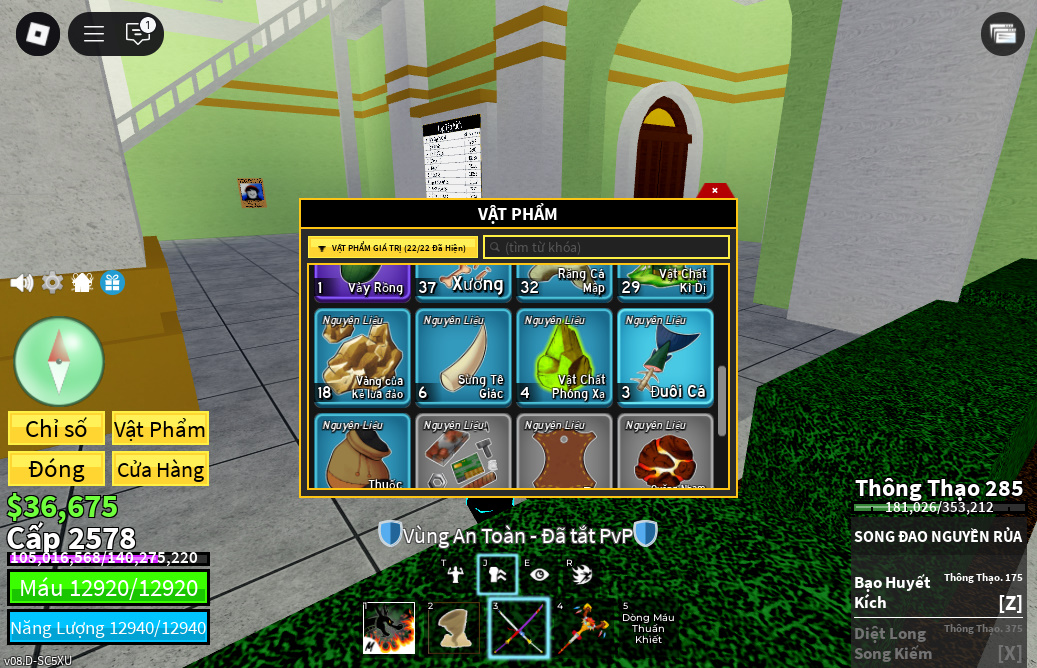Click the yellow Vật Phẩm button

pyautogui.click(x=160, y=429)
